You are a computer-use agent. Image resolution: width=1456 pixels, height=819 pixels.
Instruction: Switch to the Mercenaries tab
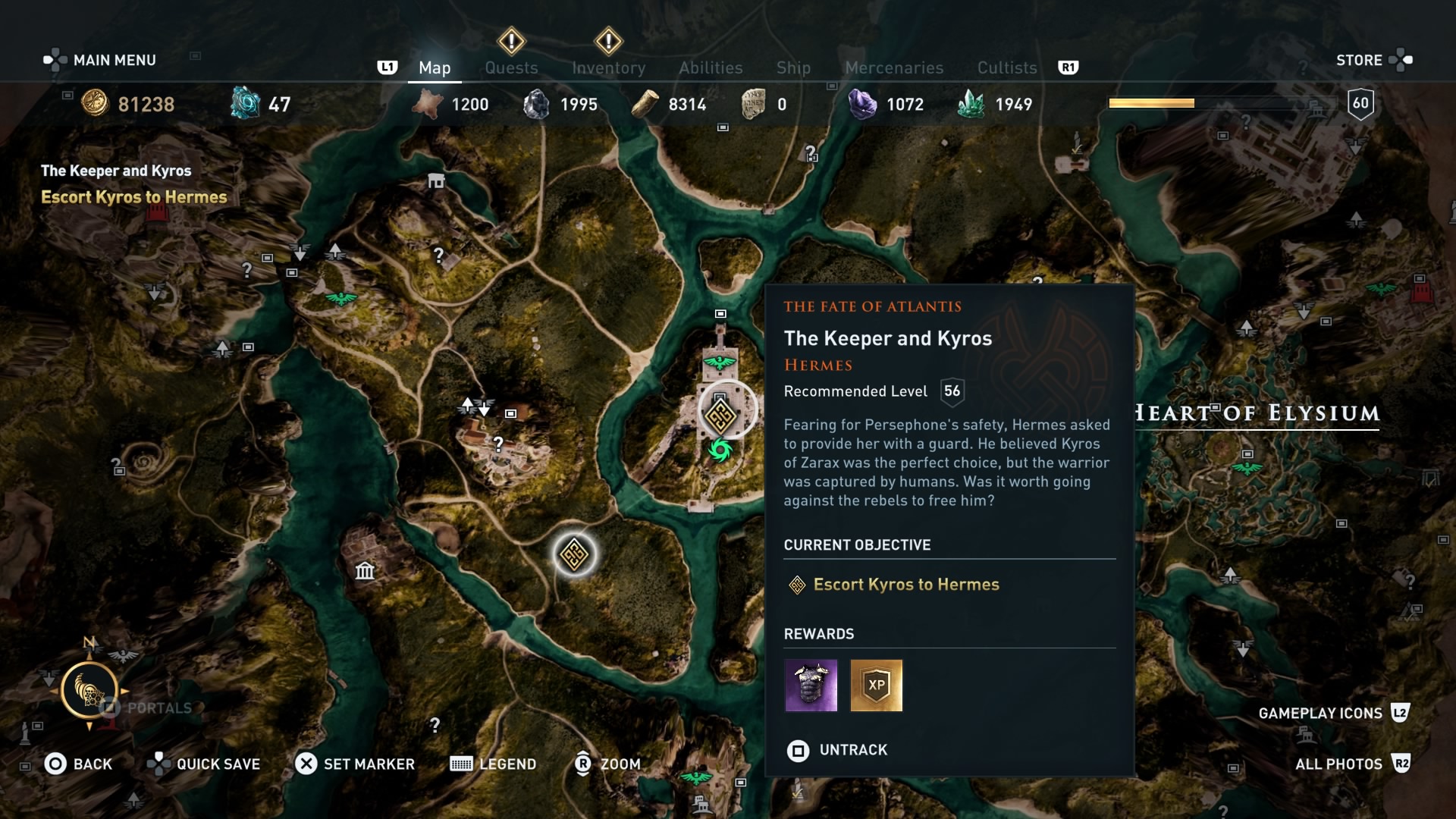coord(894,67)
